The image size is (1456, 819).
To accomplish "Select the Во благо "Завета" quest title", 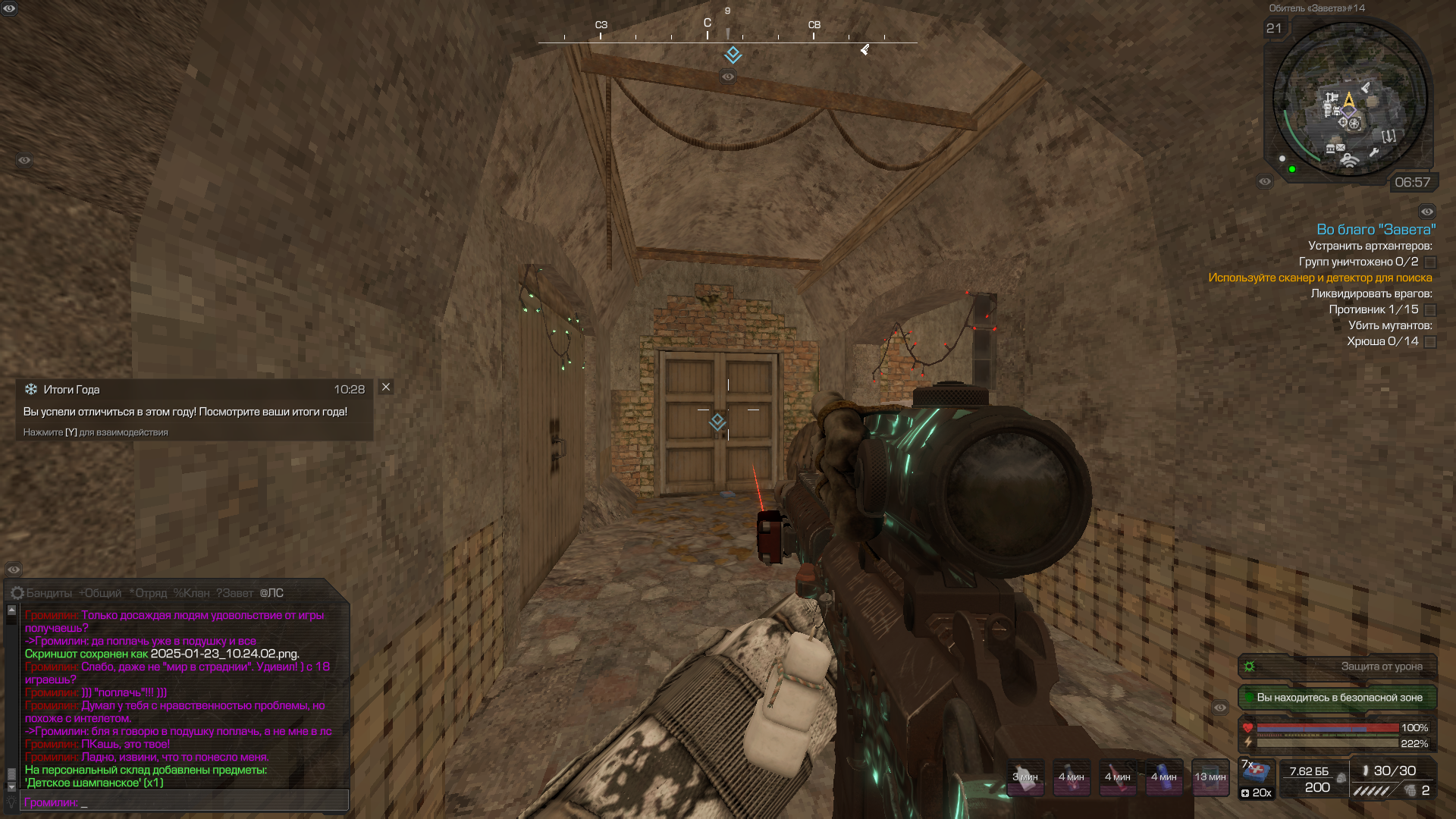I will [1376, 230].
